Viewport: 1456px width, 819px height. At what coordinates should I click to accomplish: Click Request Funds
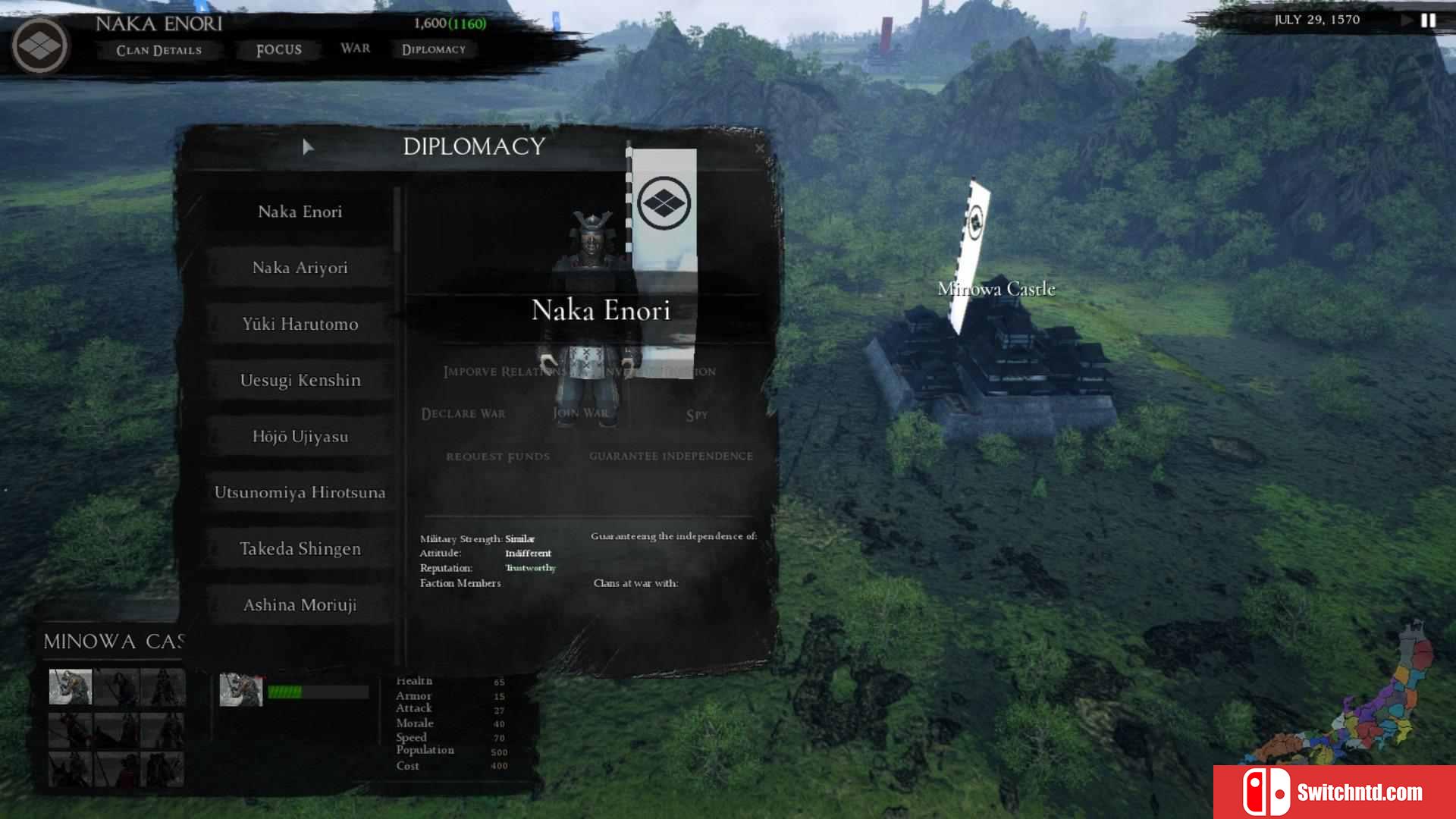[x=497, y=456]
